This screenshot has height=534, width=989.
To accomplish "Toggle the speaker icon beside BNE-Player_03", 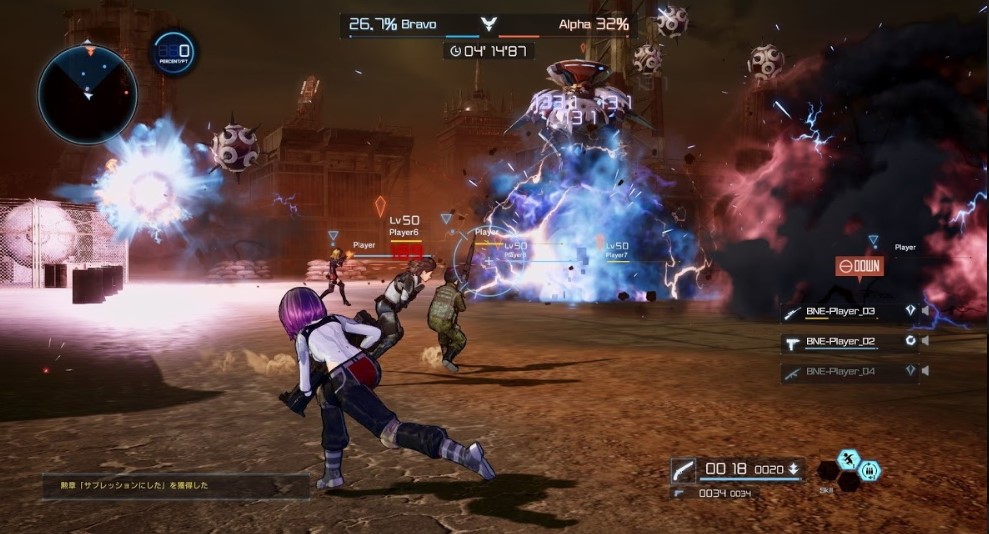I will [x=925, y=311].
